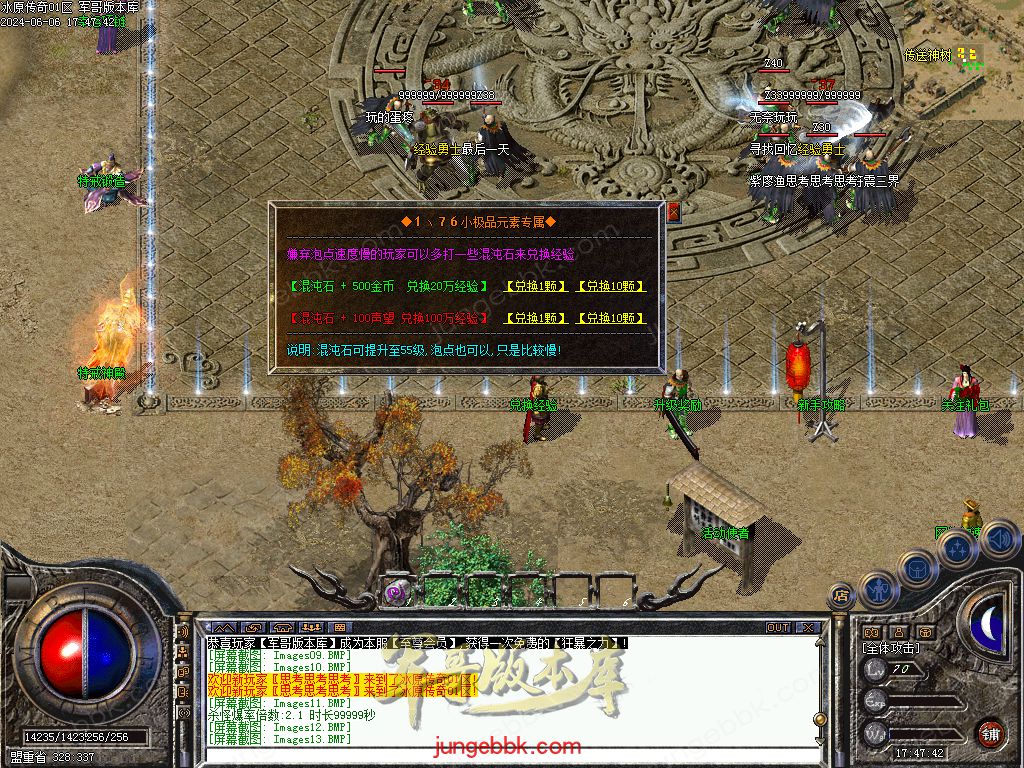Exchange 1 chaos stone using 100 reputation
Image resolution: width=1024 pixels, height=768 pixels.
coord(535,318)
